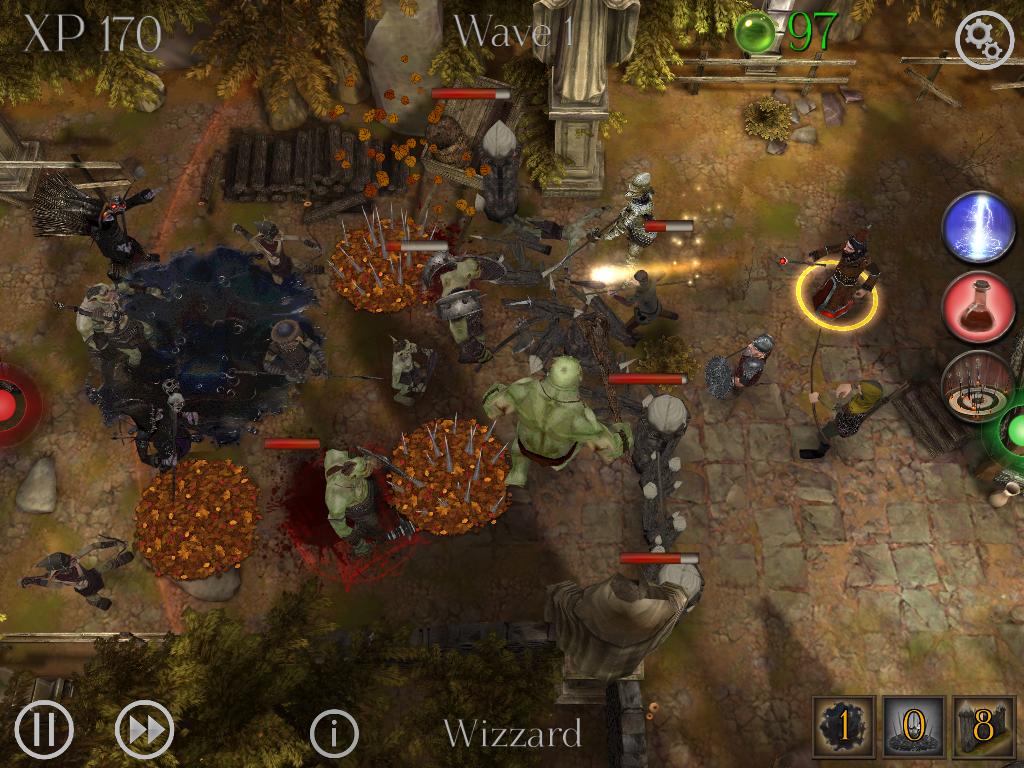Cast the lightning bolt spell

[x=978, y=229]
